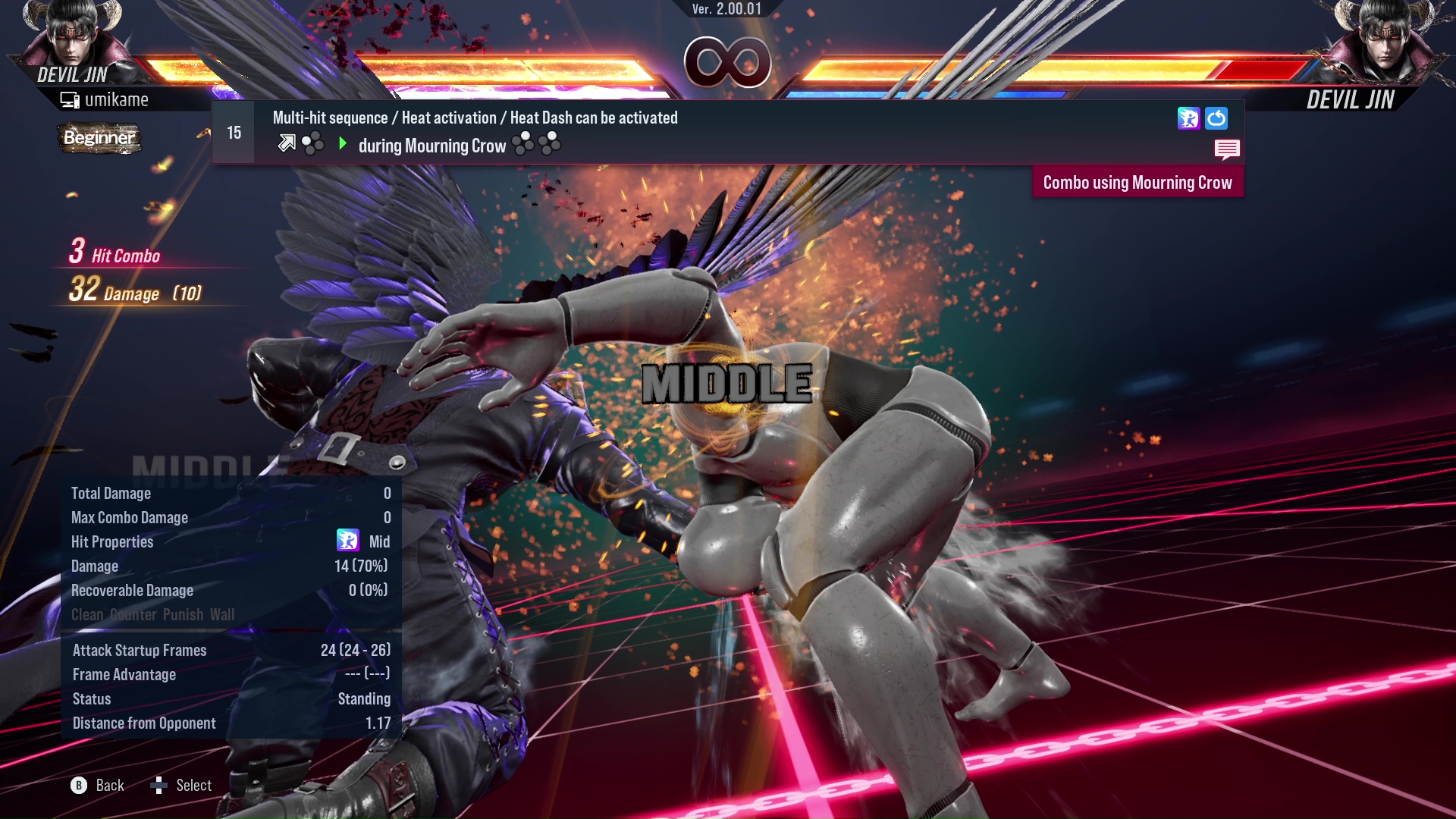This screenshot has width=1456, height=819.
Task: Open the comment speech-bubble icon
Action: pos(1227,149)
